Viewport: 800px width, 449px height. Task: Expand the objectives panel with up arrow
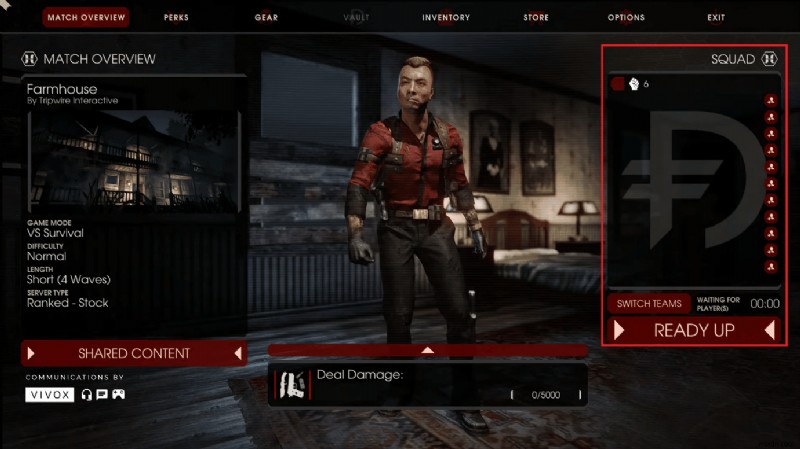click(x=428, y=350)
